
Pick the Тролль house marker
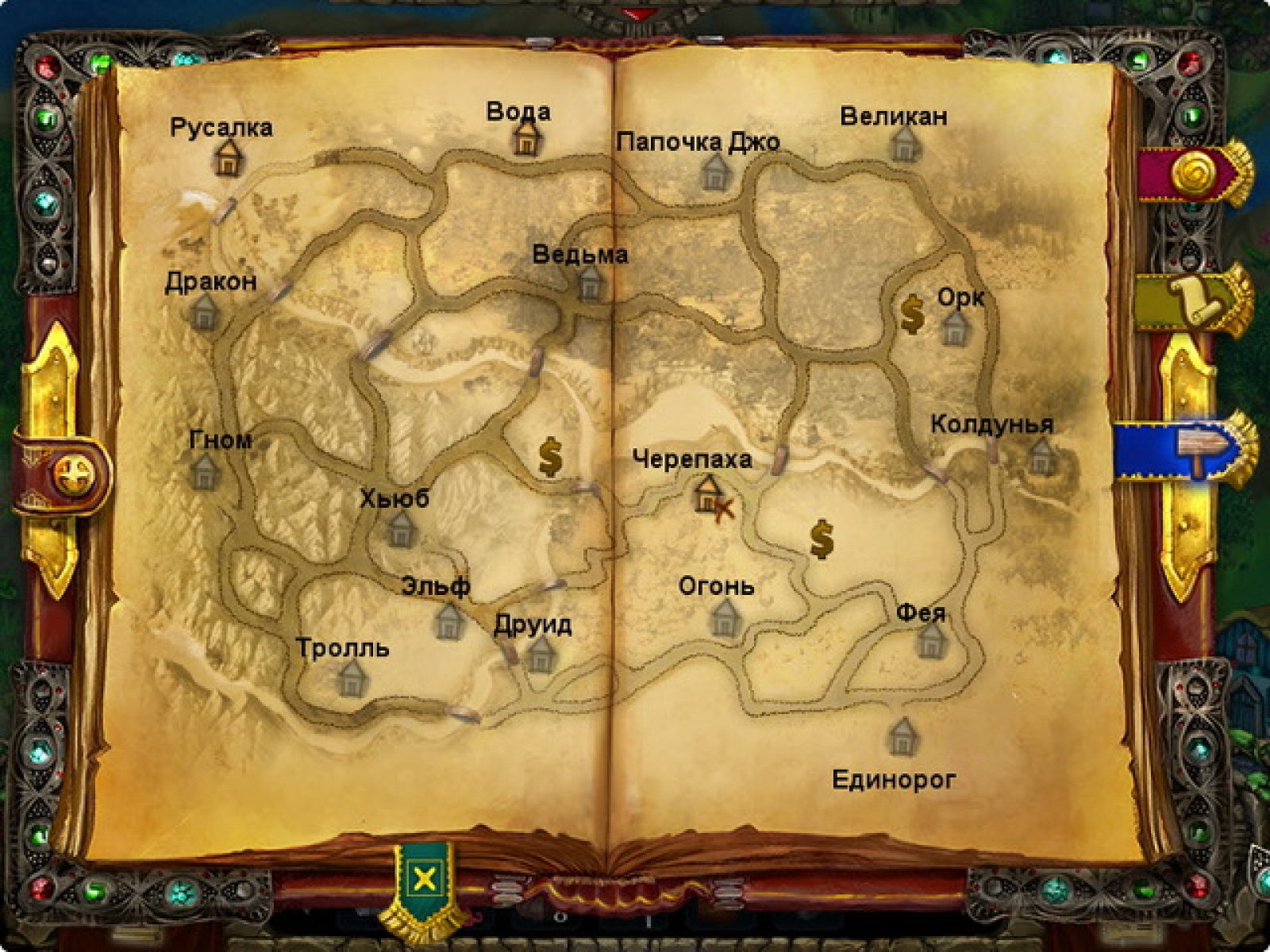(351, 678)
